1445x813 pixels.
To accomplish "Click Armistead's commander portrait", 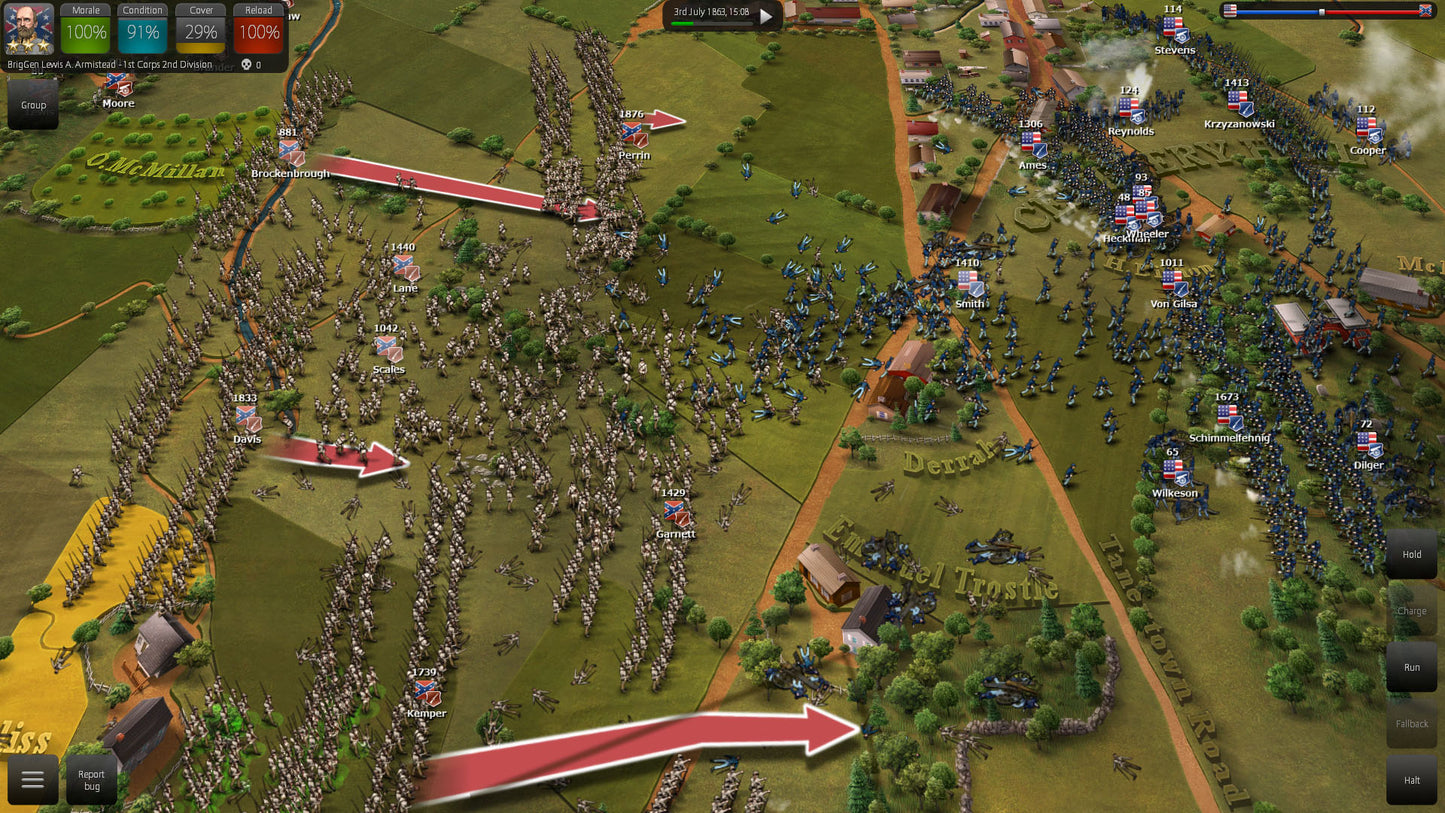I will (x=28, y=30).
